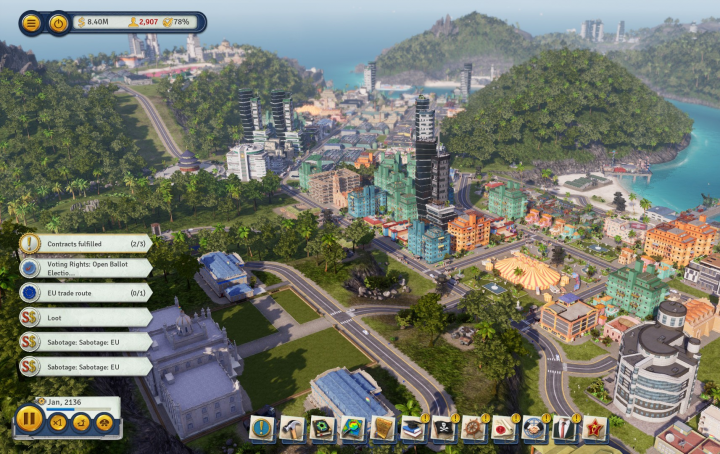Open the exclamation mark tasks icon
Screen dimensions: 720x454
[262, 428]
